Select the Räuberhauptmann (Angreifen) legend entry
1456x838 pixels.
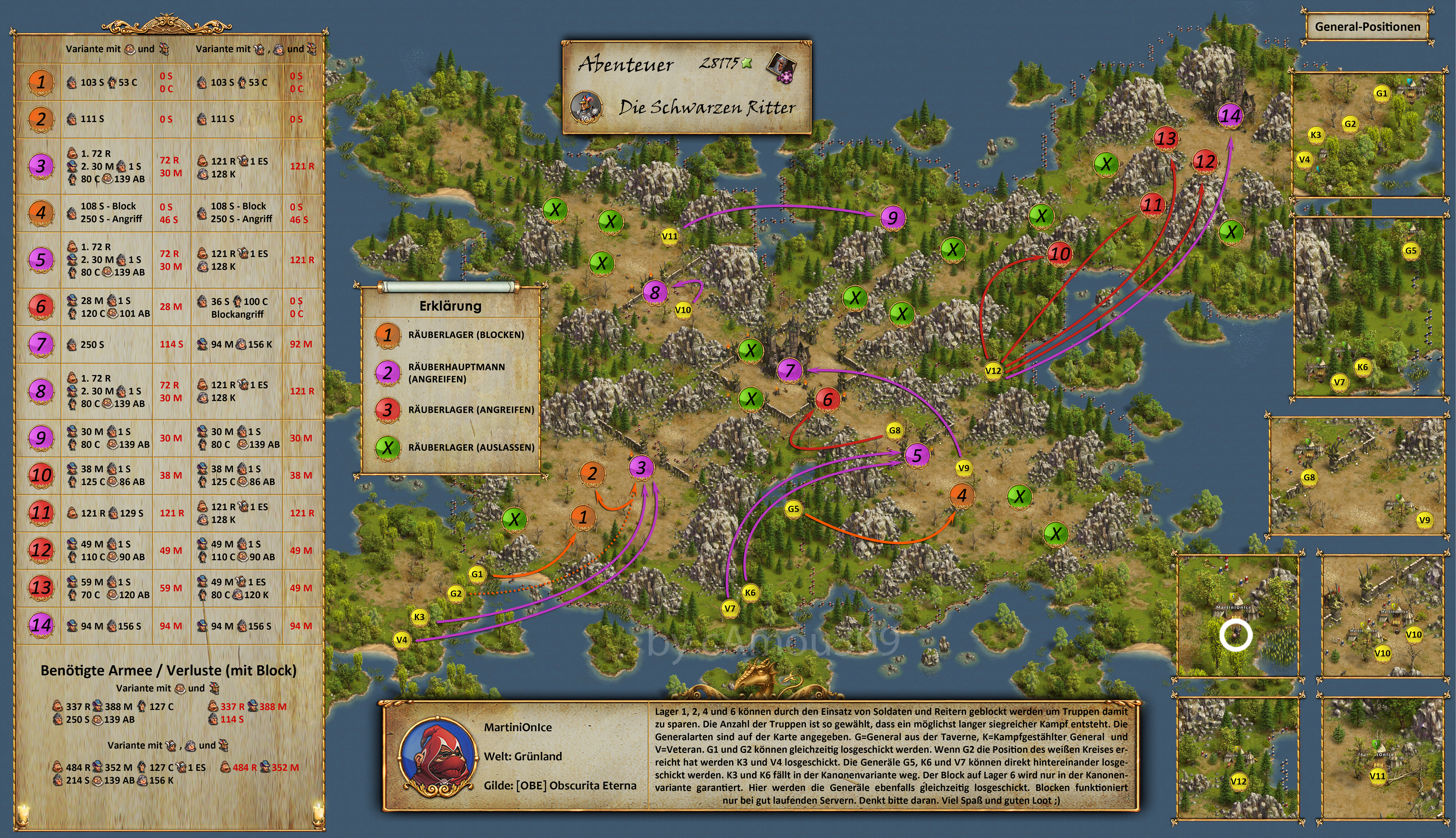click(x=455, y=373)
